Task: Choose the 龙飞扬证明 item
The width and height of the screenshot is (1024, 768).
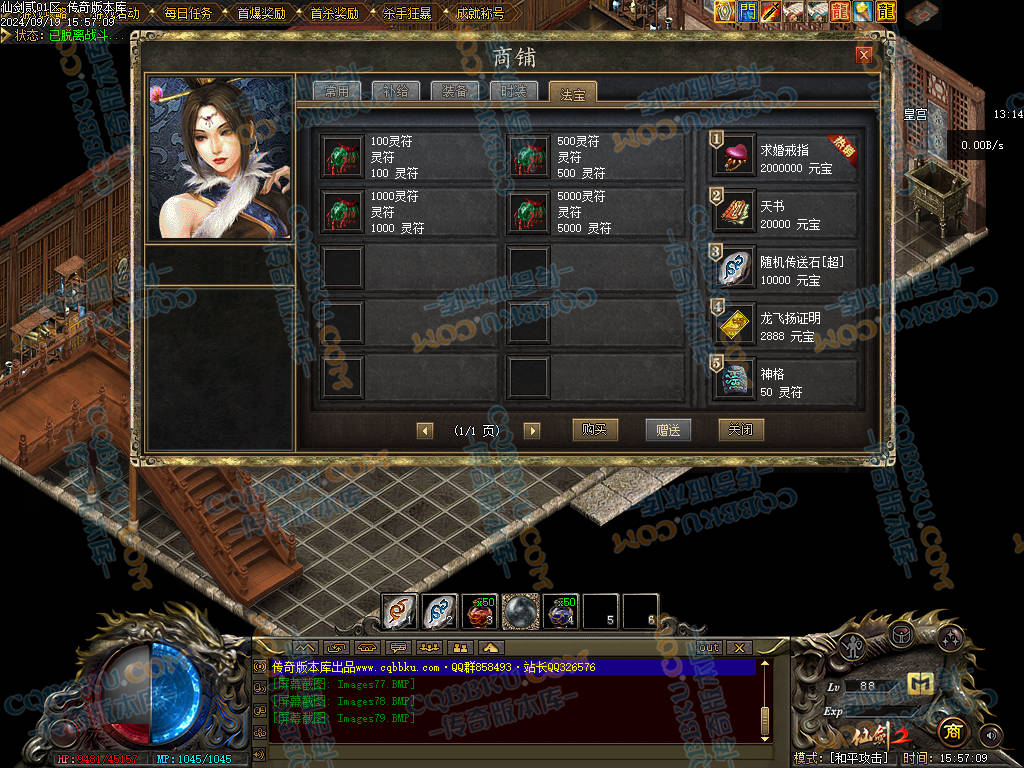Action: coord(784,324)
